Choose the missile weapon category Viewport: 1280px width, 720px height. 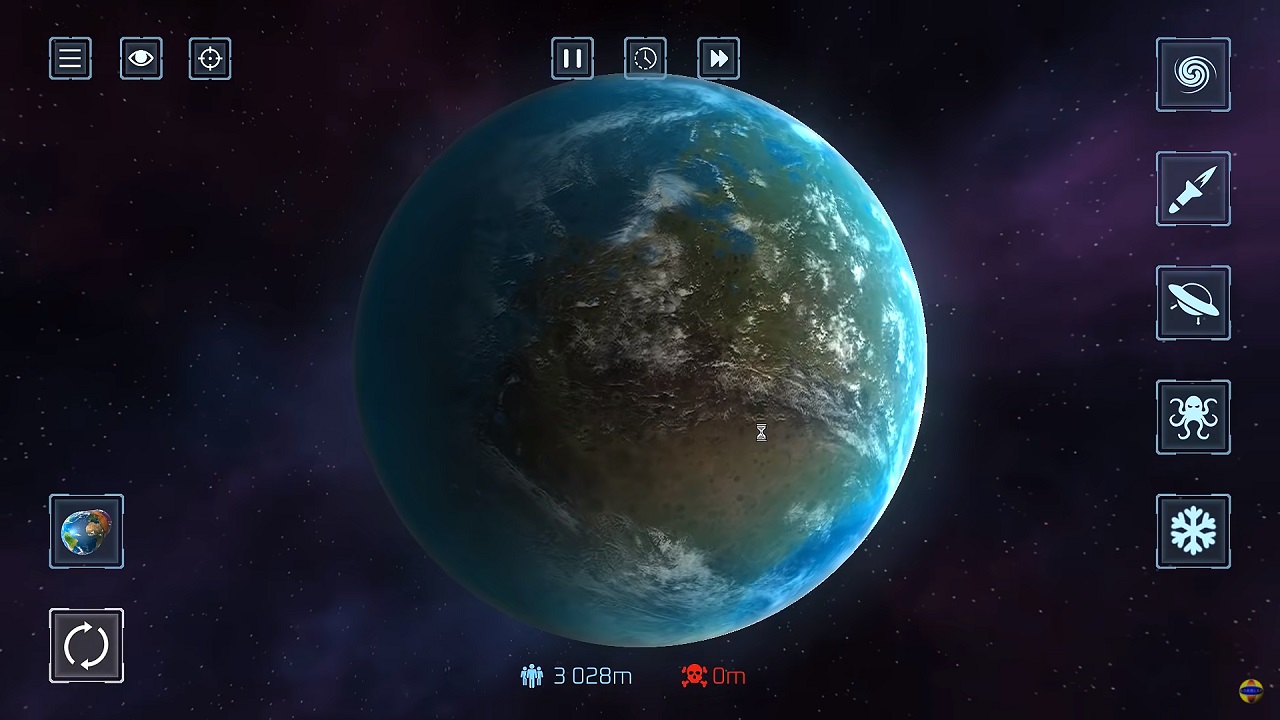pos(1193,189)
